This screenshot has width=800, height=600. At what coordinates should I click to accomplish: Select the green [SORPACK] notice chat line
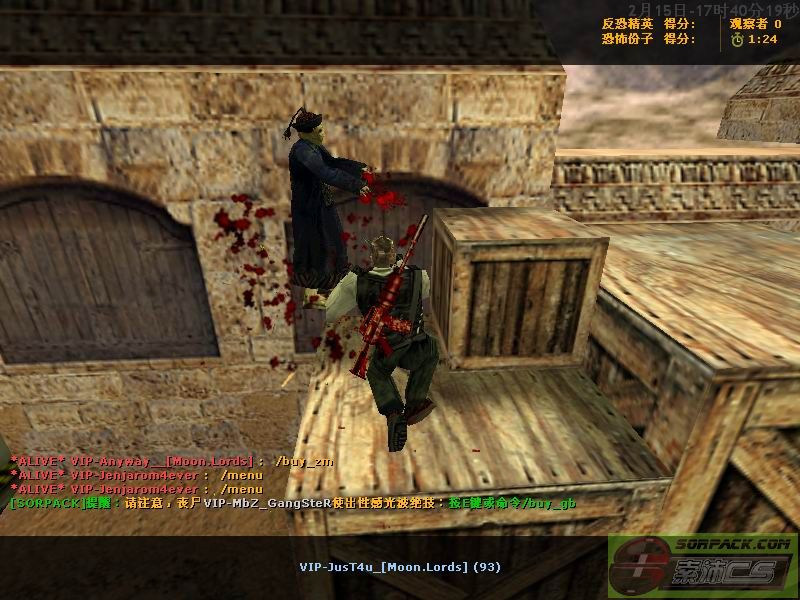292,502
